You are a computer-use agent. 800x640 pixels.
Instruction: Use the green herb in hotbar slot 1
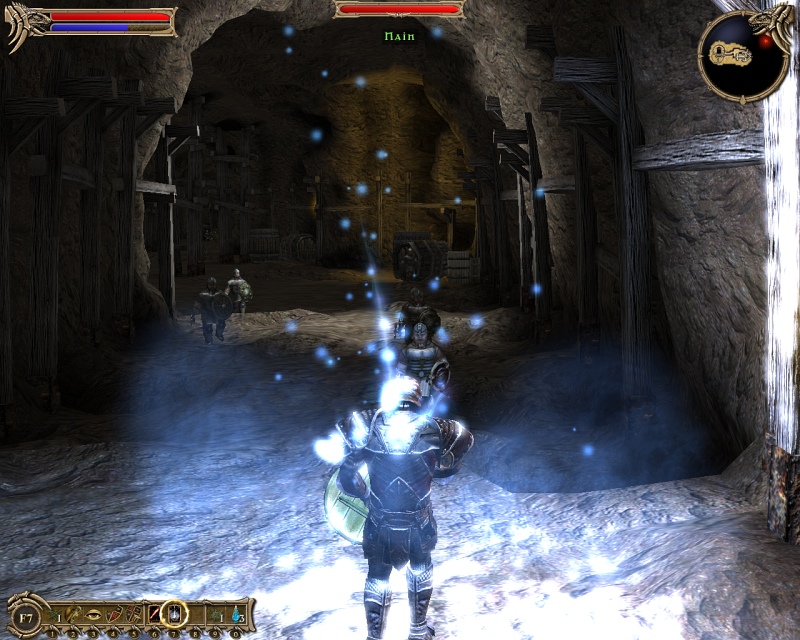pyautogui.click(x=52, y=613)
